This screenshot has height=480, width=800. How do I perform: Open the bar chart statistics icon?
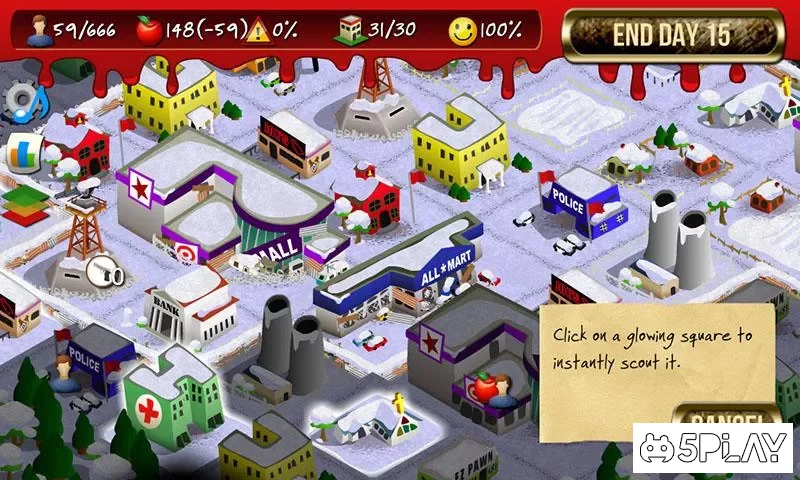pos(21,152)
